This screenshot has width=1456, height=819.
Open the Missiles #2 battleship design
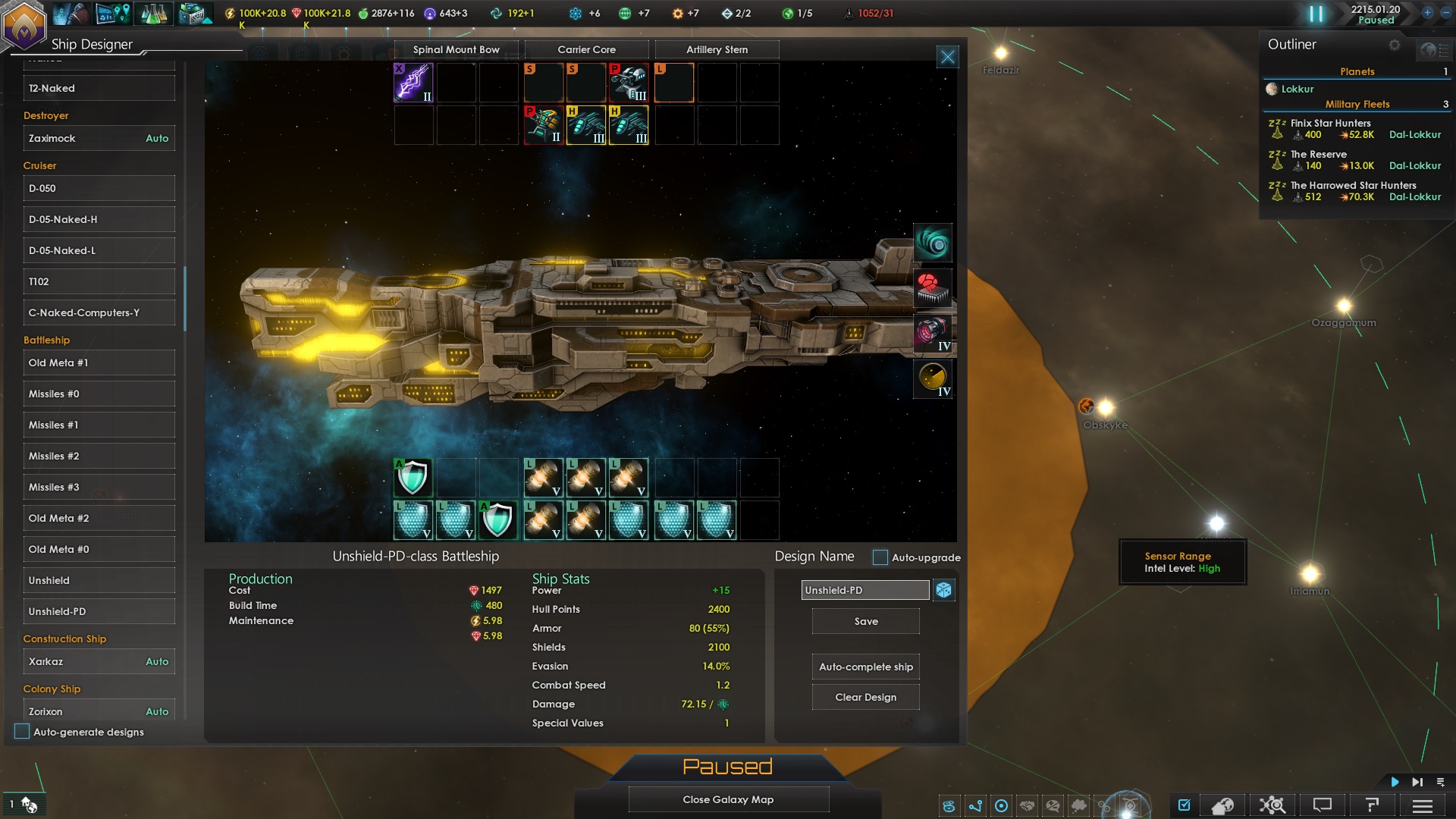pyautogui.click(x=99, y=456)
